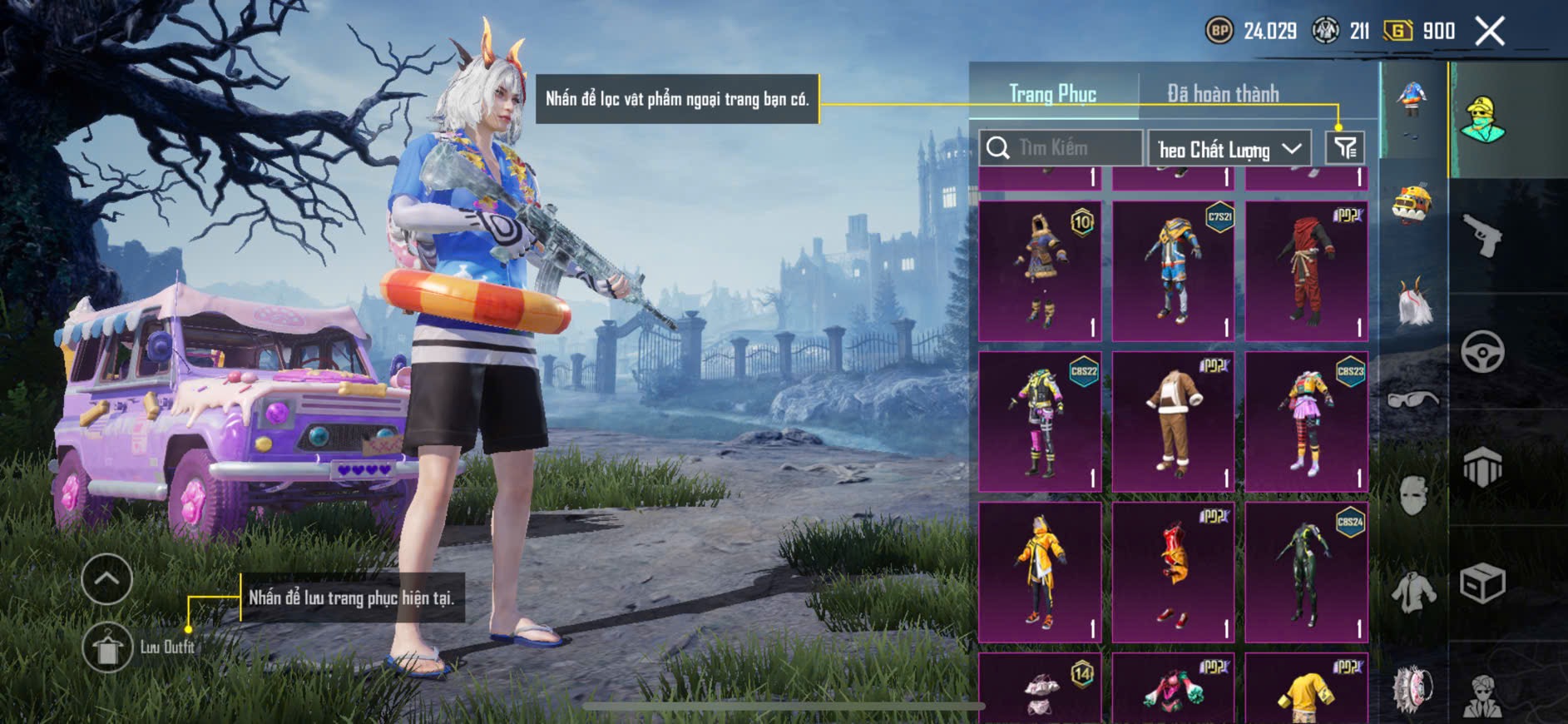
Task: Click the Tìm Kiếm search field
Action: point(1061,148)
